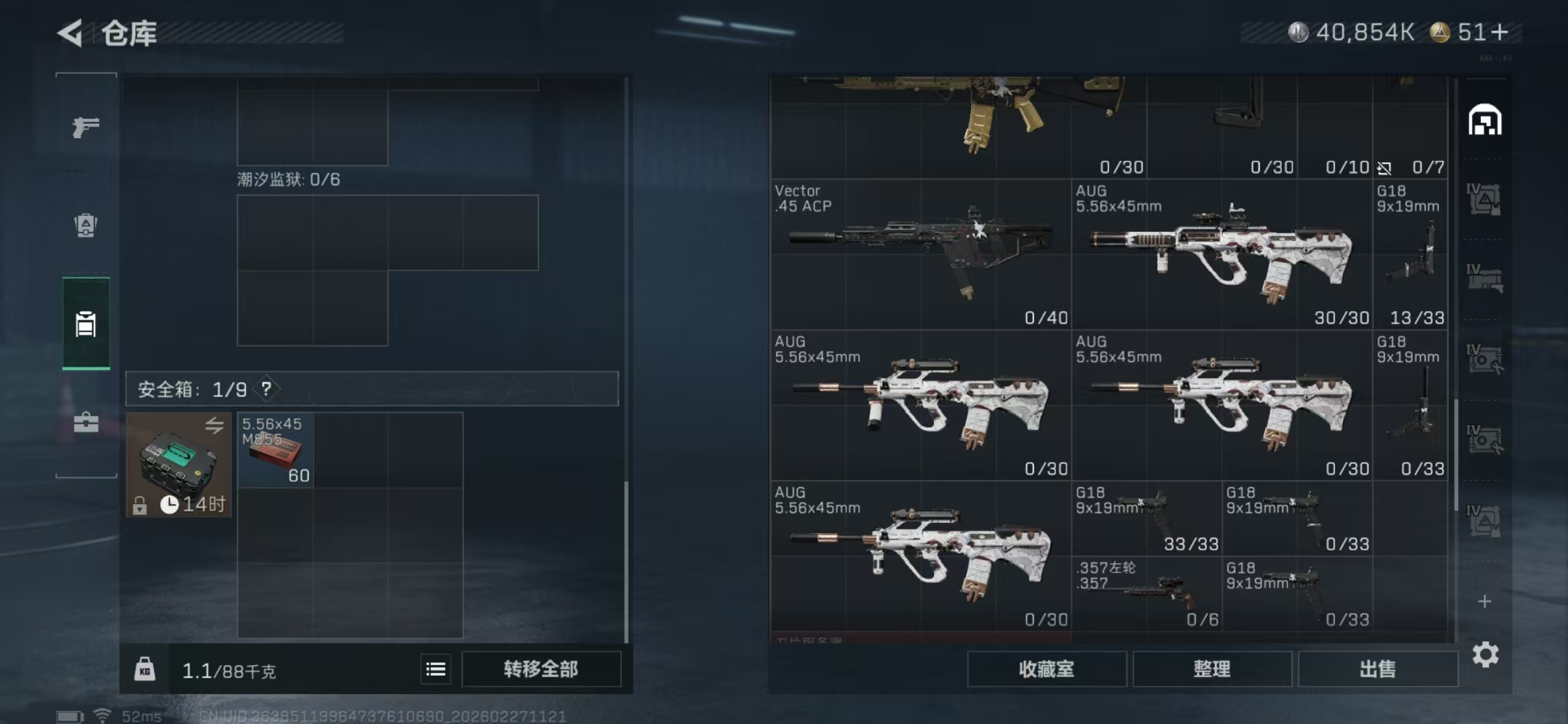Open the 安全箱 help question mark
The width and height of the screenshot is (1568, 724).
click(267, 389)
